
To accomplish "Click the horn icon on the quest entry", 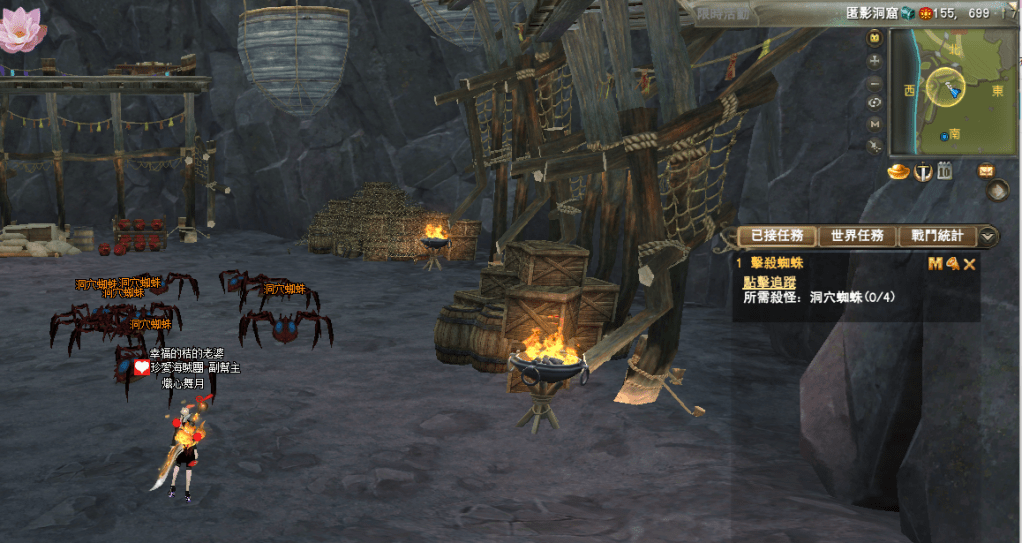I will click(952, 264).
